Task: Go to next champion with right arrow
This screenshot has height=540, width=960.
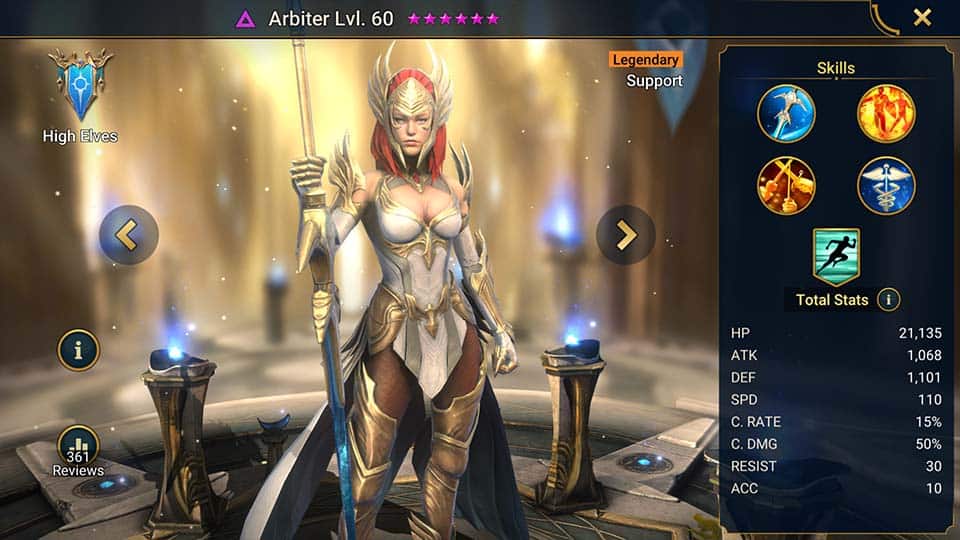Action: 626,235
